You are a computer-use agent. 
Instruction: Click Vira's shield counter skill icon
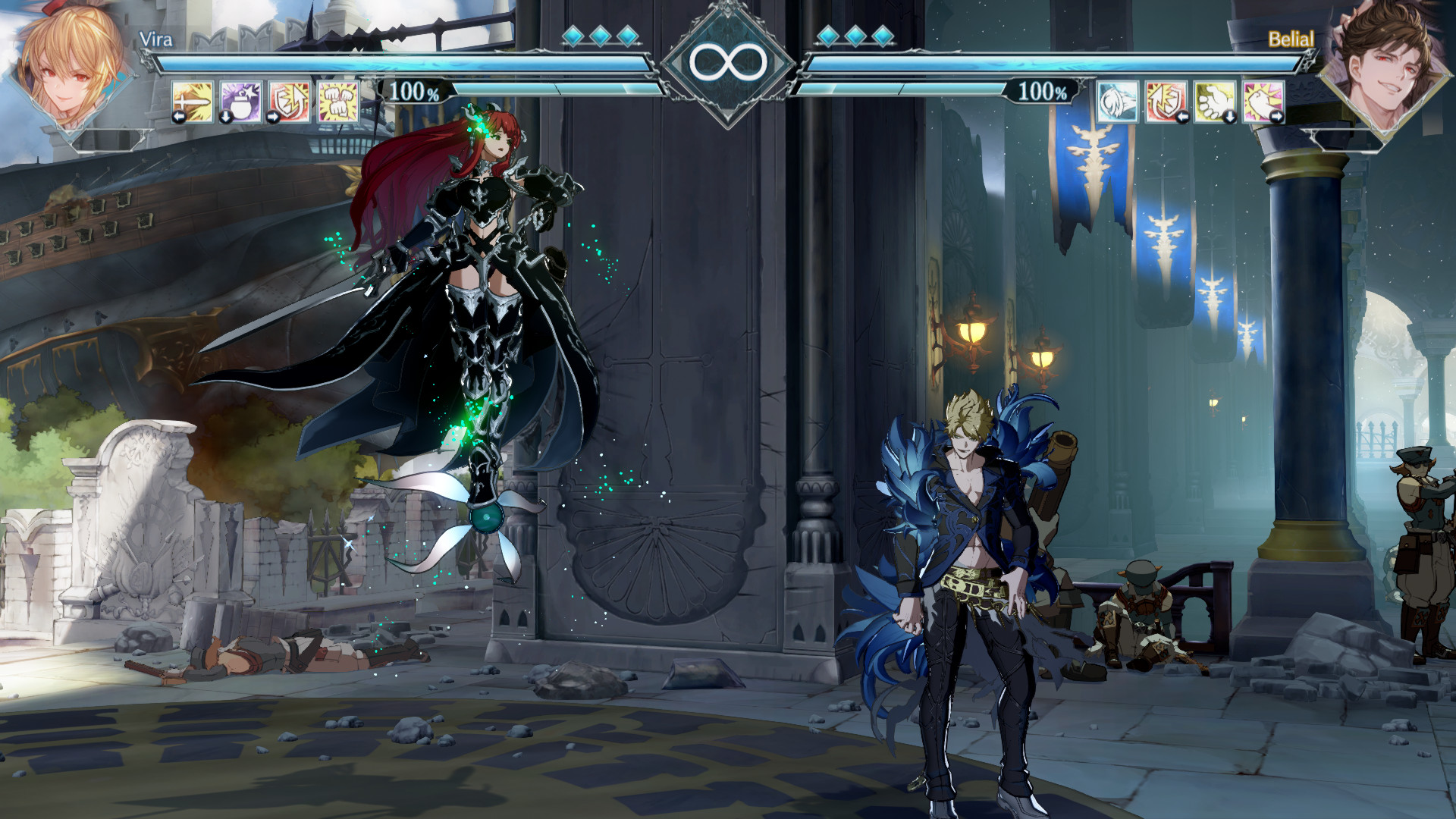pyautogui.click(x=289, y=101)
